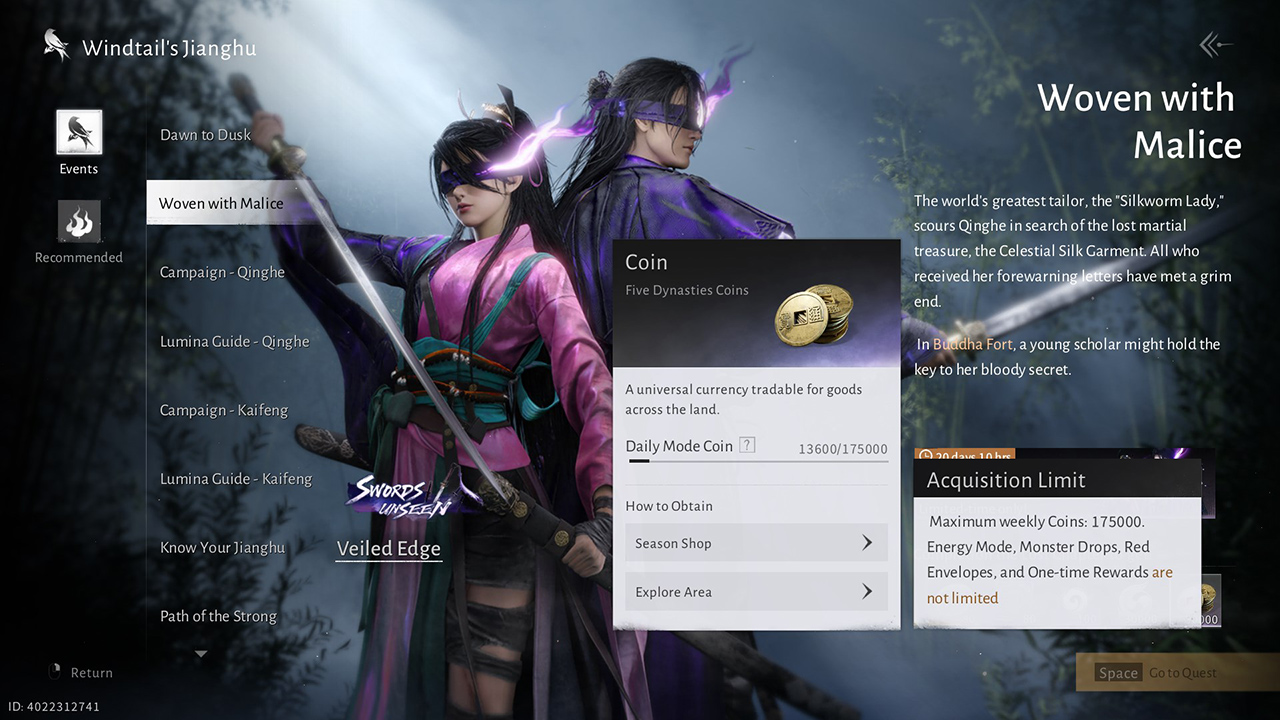Click the back arrow at top right
The image size is (1280, 720).
point(1215,44)
